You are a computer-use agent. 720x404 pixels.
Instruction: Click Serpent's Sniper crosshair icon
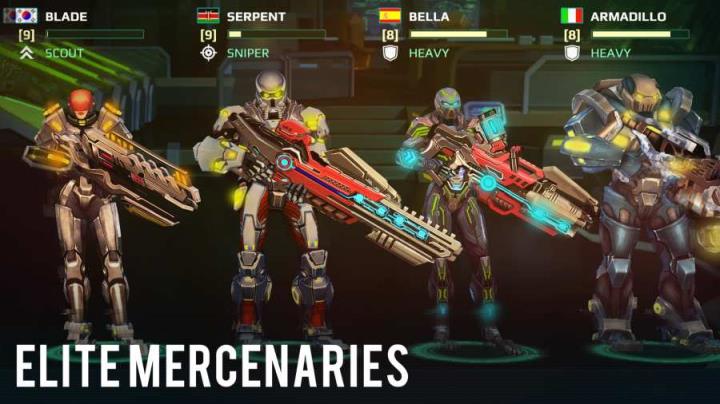[x=208, y=52]
